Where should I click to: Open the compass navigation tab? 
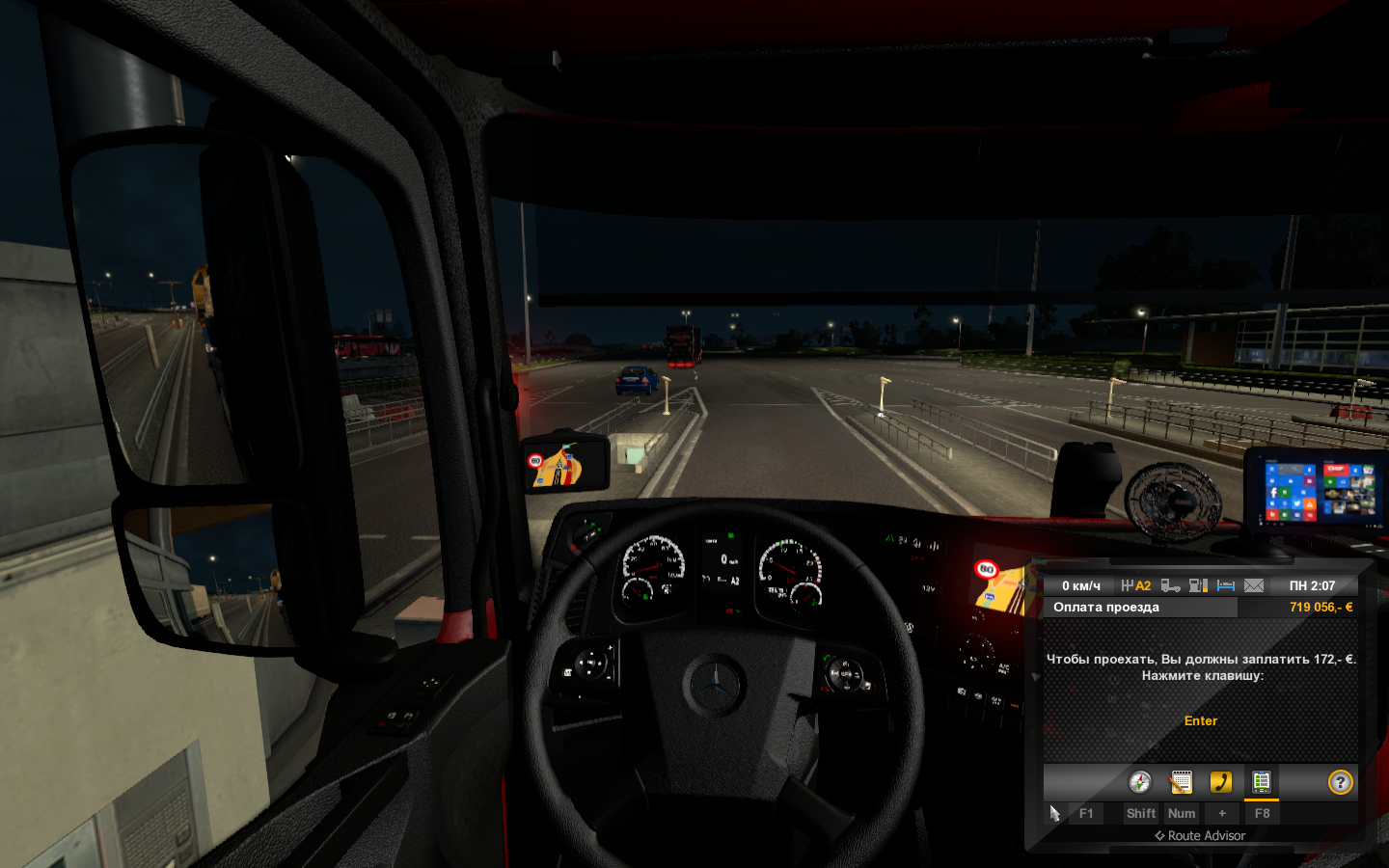coord(1140,782)
